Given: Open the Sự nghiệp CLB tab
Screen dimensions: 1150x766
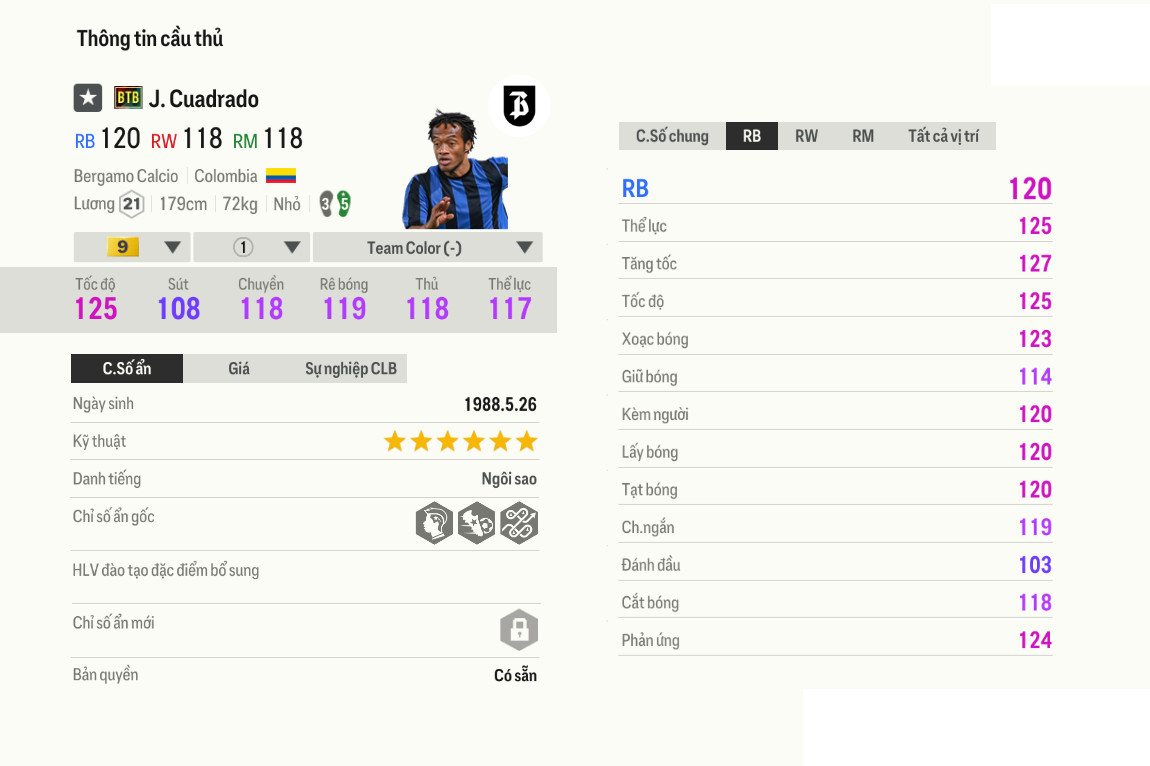Looking at the screenshot, I should pos(350,368).
